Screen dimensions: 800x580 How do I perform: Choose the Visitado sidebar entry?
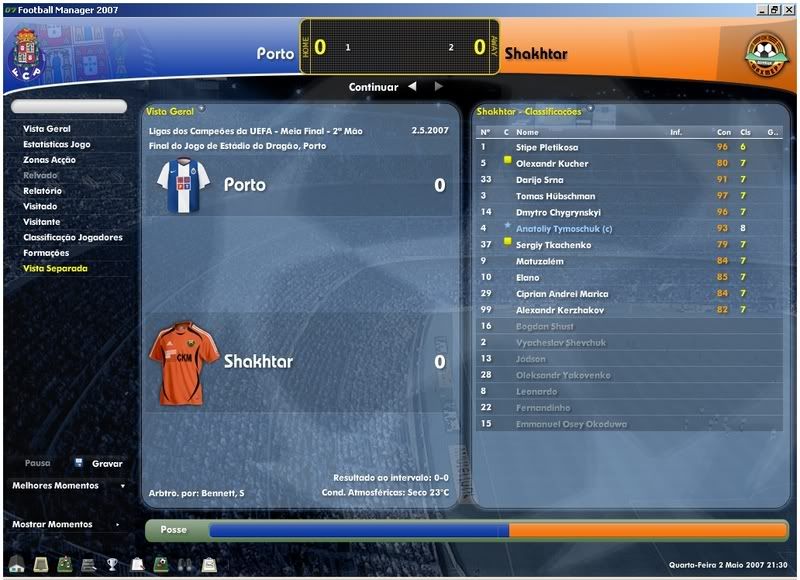[x=41, y=206]
